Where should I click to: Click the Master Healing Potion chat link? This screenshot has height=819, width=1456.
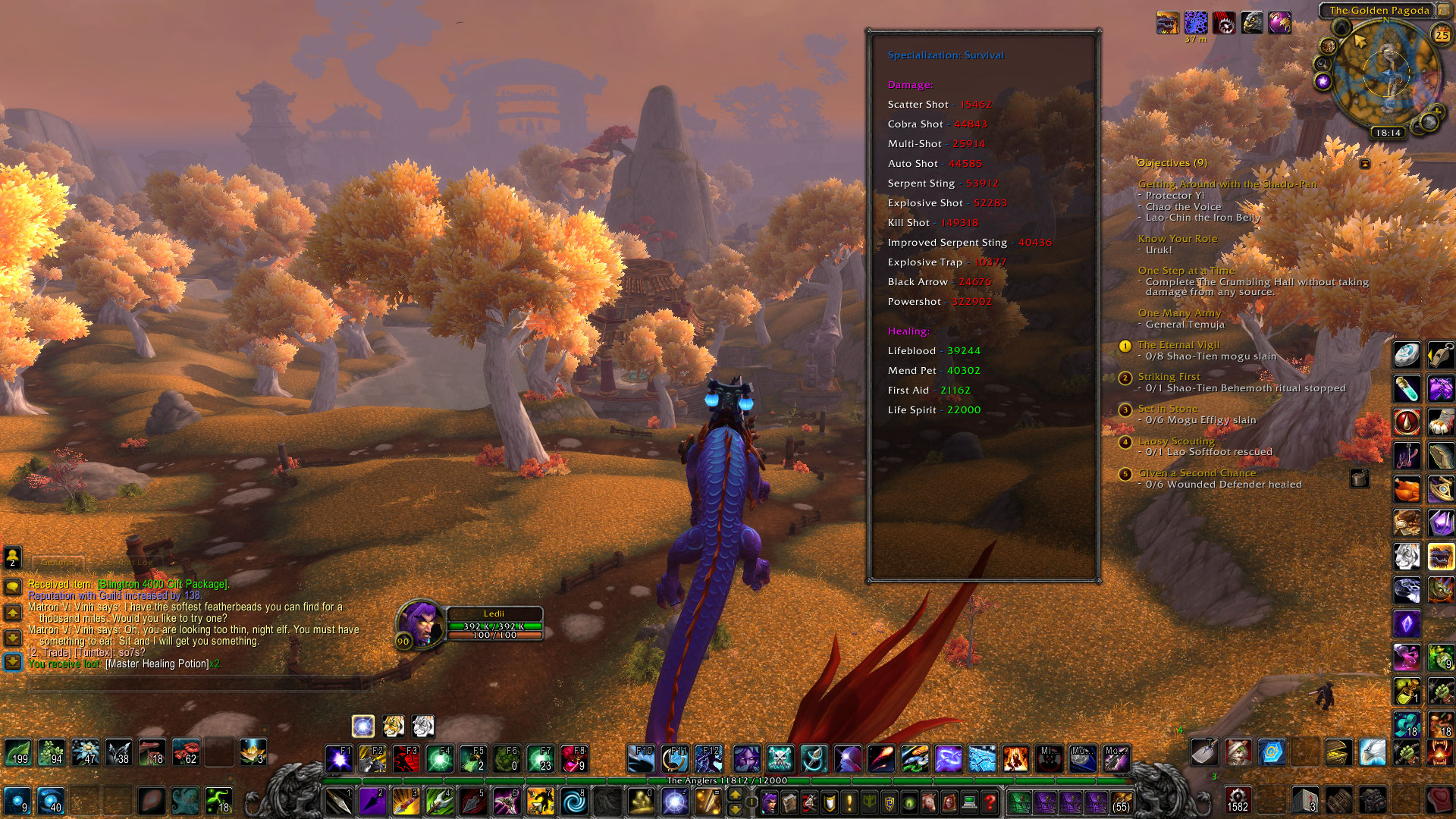[x=157, y=664]
